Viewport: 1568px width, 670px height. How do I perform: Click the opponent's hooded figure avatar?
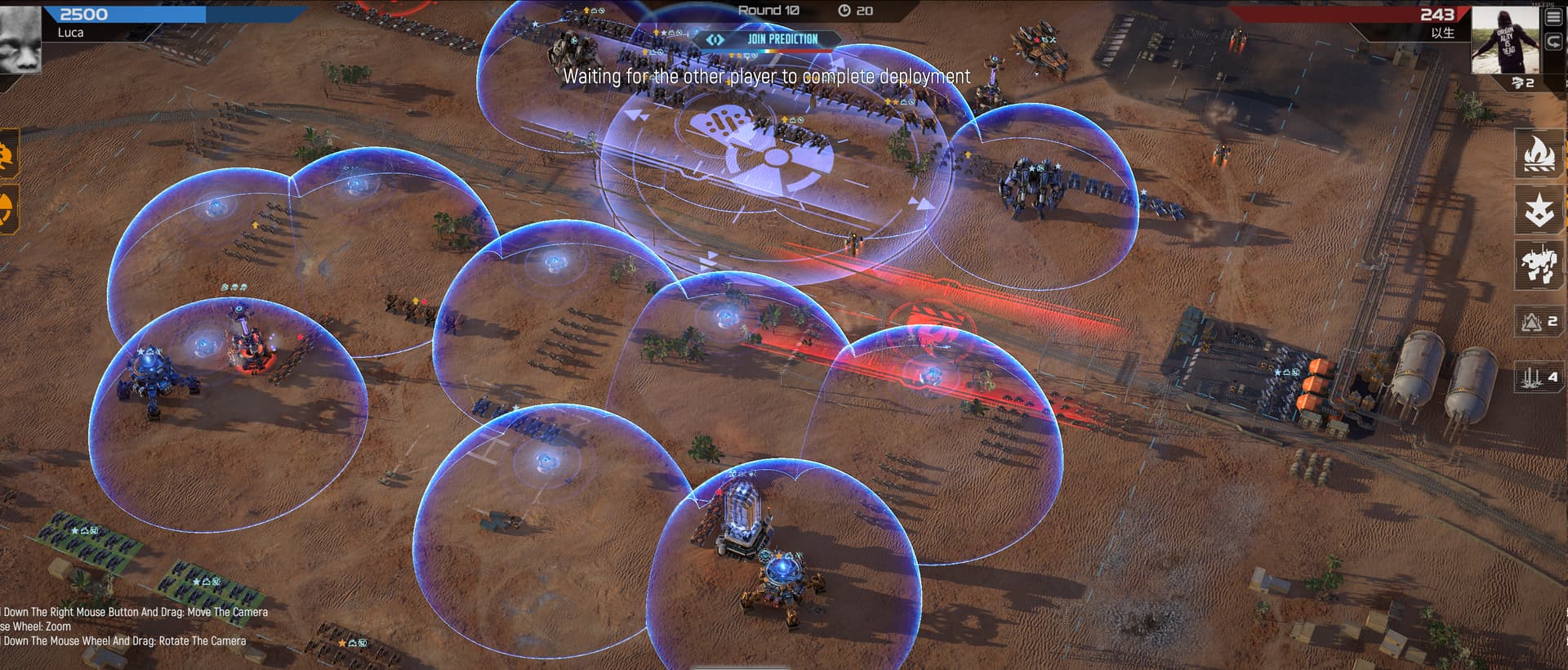pos(1504,39)
